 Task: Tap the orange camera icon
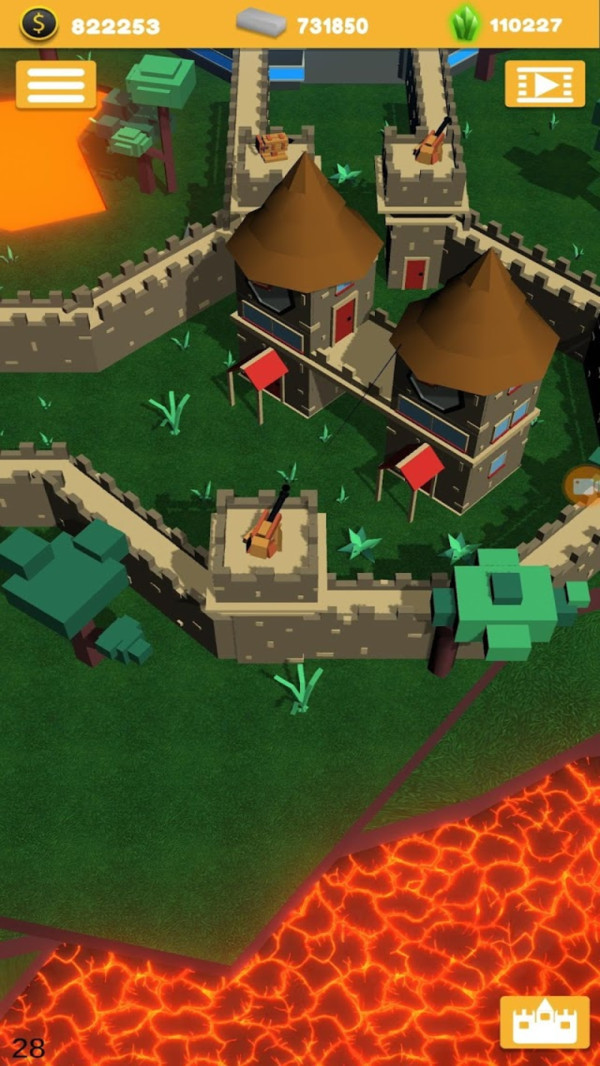tap(584, 486)
